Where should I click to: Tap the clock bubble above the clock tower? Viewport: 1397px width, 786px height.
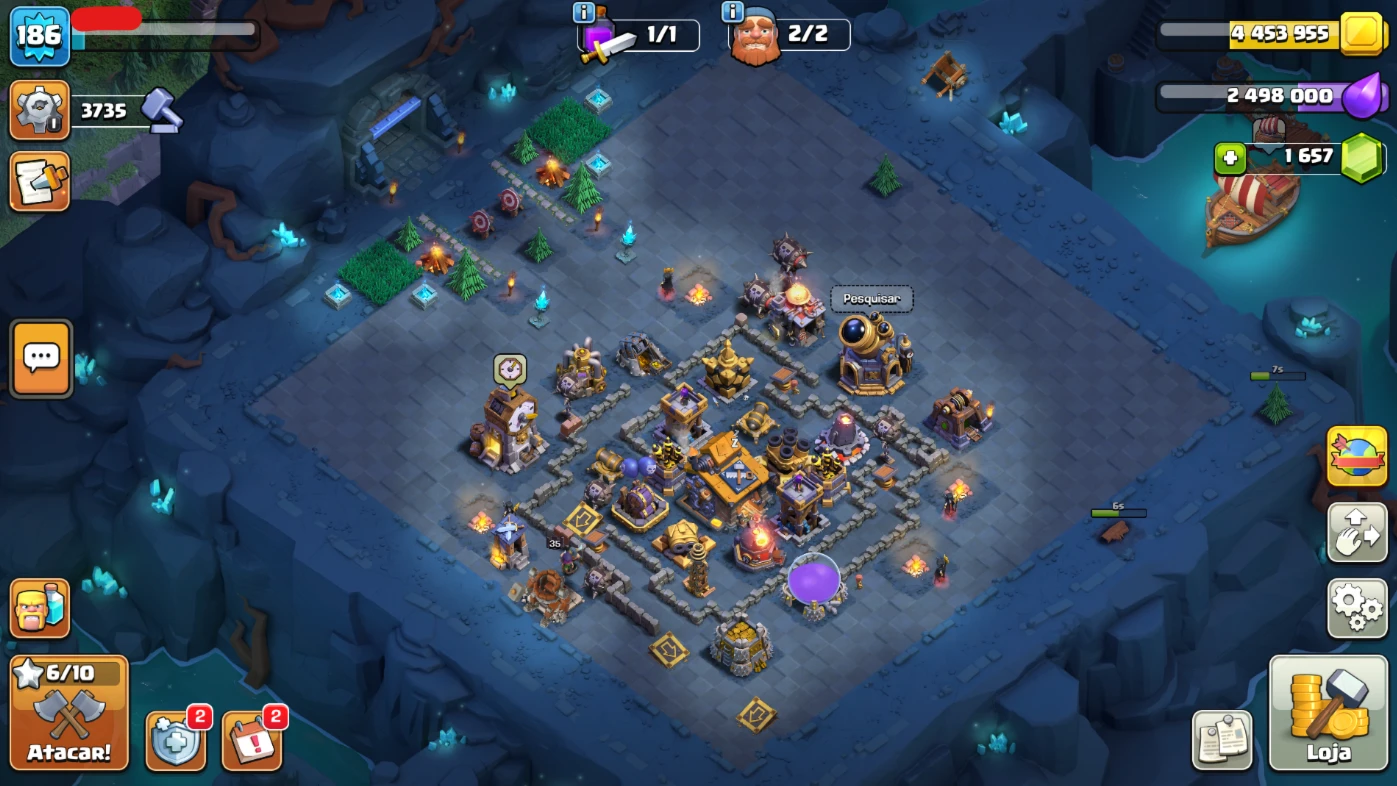pyautogui.click(x=510, y=370)
